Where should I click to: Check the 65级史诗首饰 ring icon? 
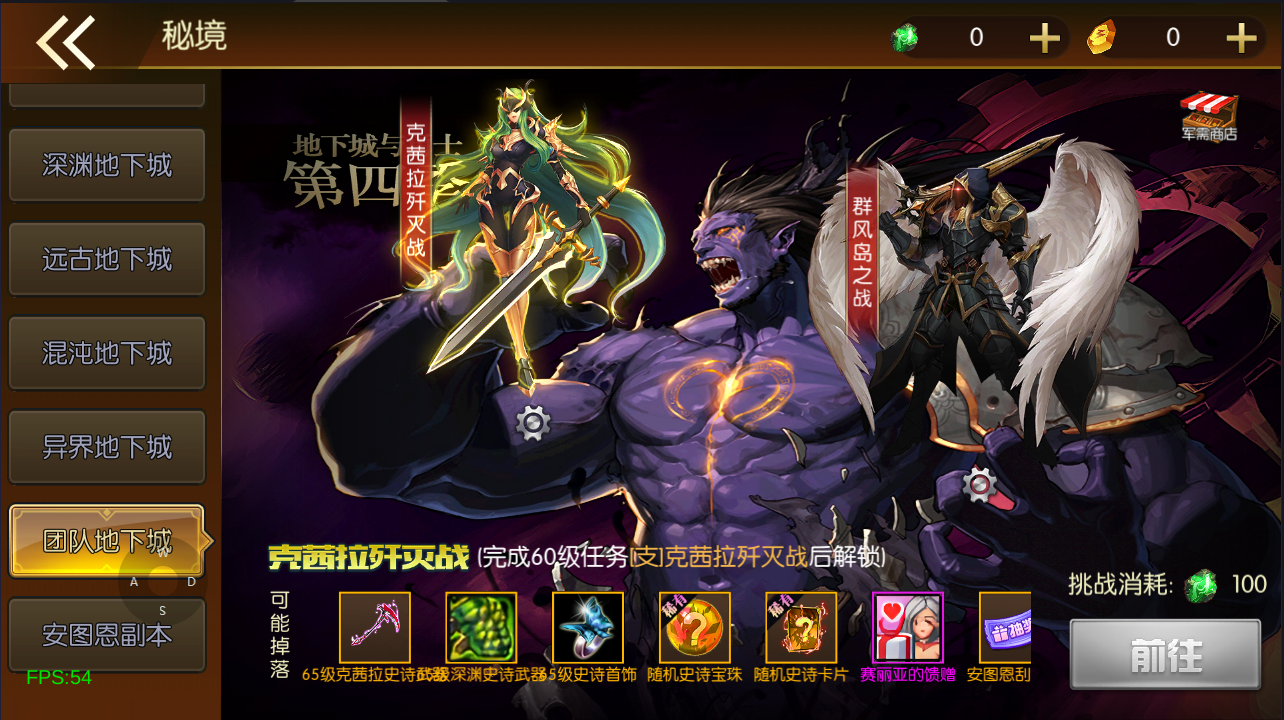pyautogui.click(x=587, y=628)
